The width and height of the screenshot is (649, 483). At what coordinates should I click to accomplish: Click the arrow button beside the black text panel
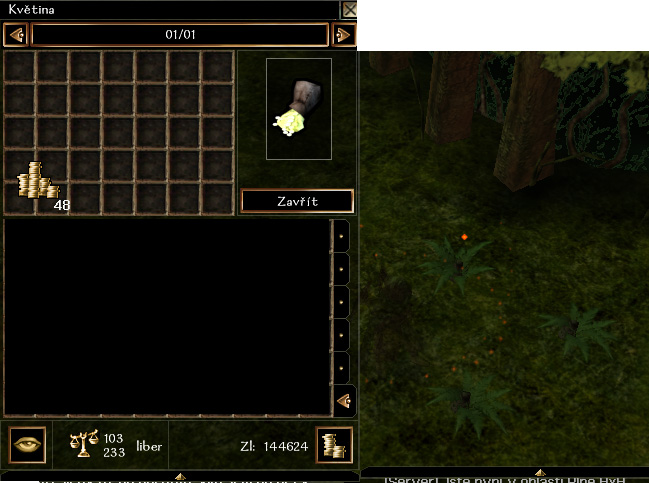click(x=342, y=401)
